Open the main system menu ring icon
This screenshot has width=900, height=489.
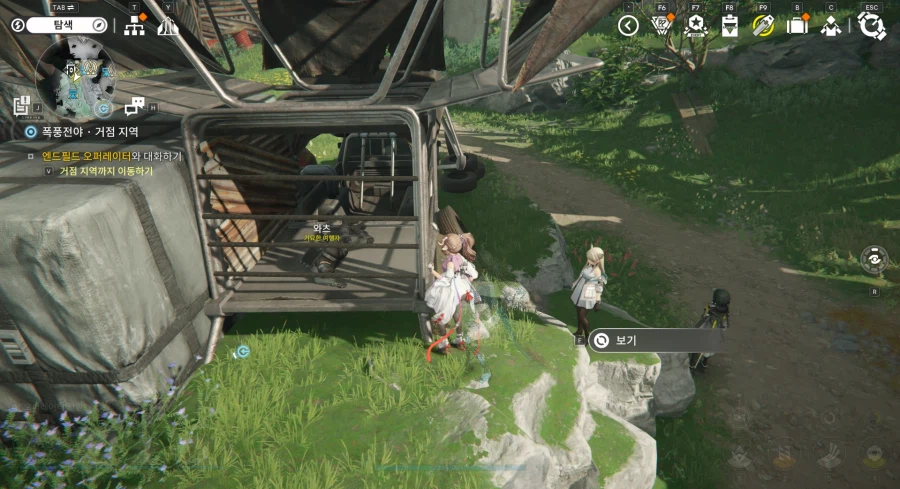click(871, 26)
